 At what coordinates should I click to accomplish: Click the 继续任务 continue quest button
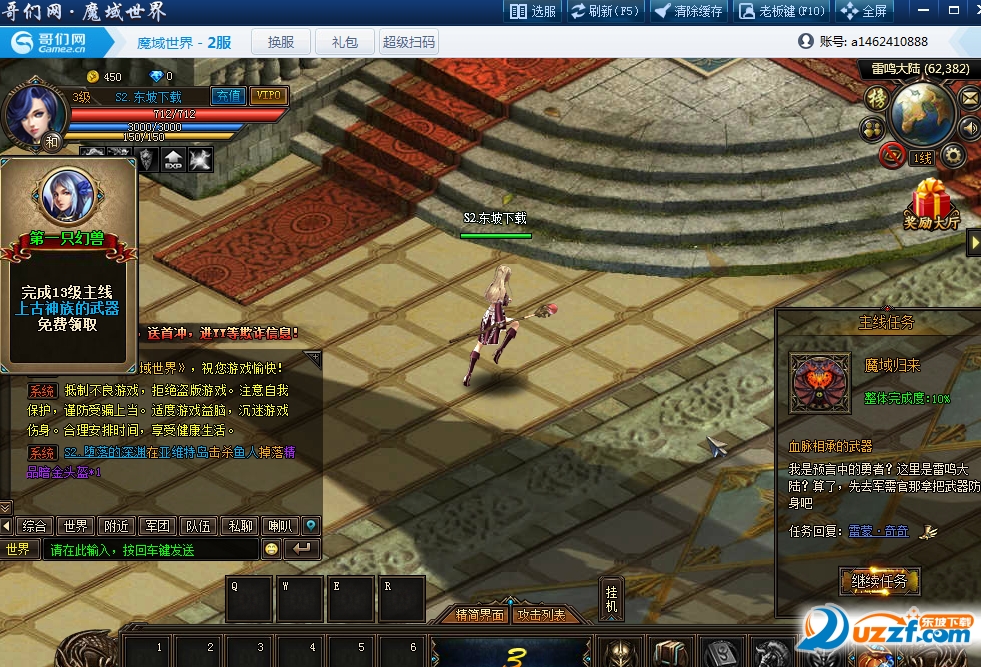coord(879,580)
